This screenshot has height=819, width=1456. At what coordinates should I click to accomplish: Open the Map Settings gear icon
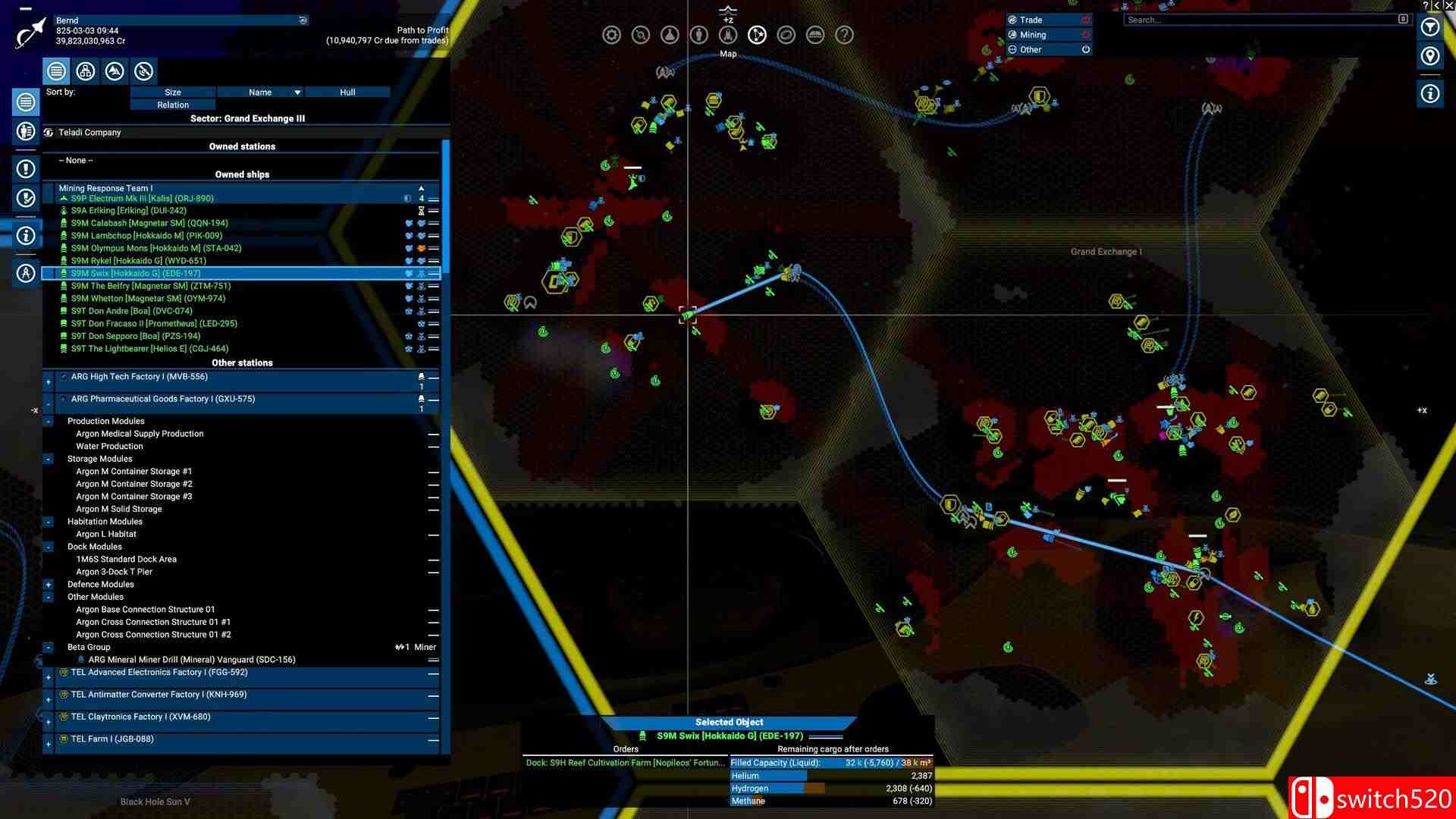(611, 34)
